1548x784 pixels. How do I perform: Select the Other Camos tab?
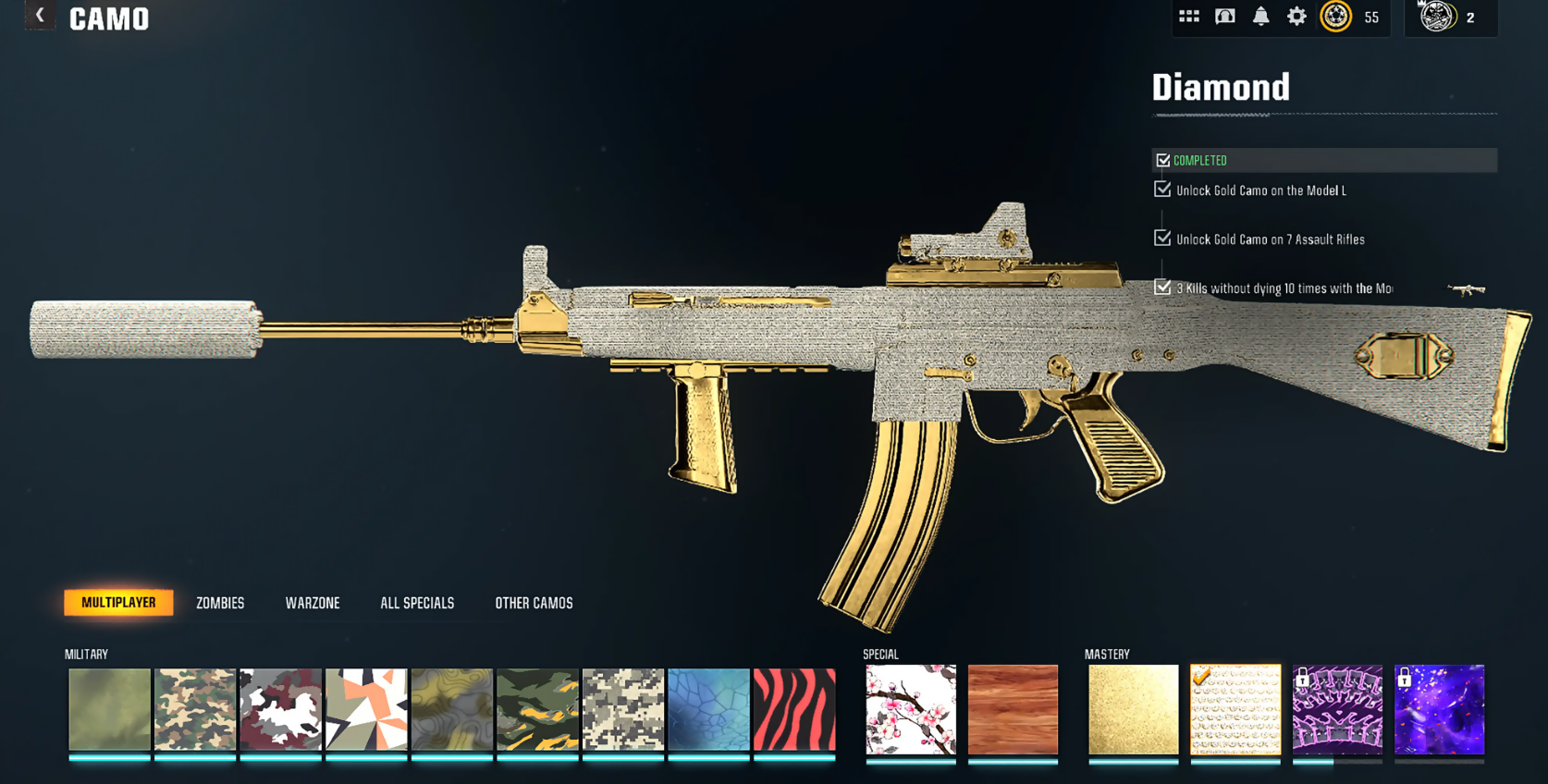click(x=534, y=603)
